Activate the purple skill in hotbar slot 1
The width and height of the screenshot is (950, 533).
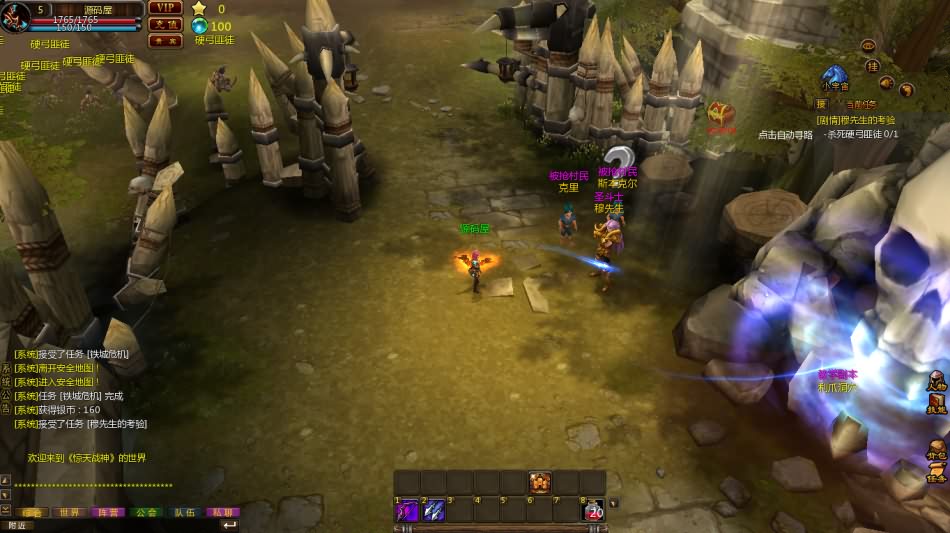click(x=407, y=510)
